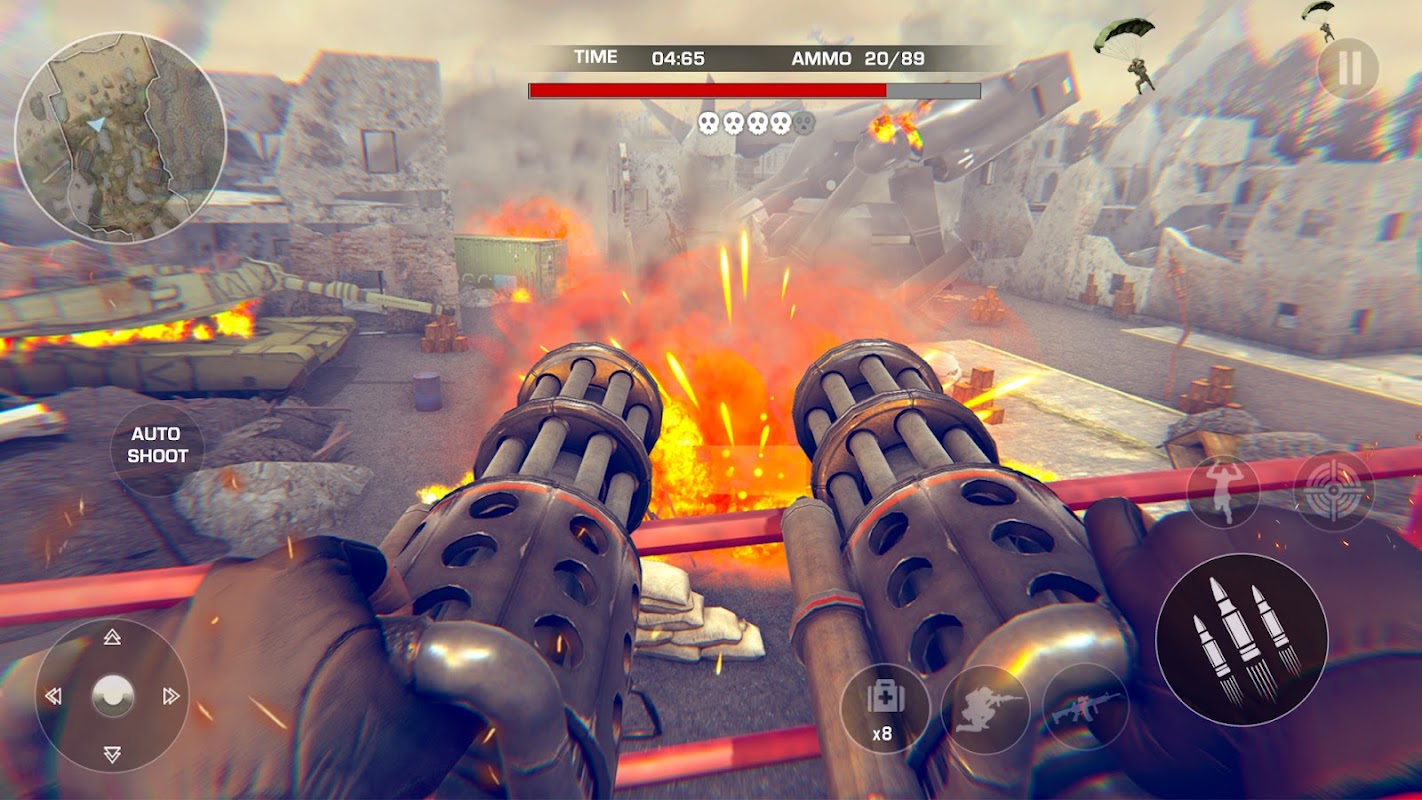Click the joystick's center knob
Image resolution: width=1422 pixels, height=800 pixels.
click(x=112, y=695)
